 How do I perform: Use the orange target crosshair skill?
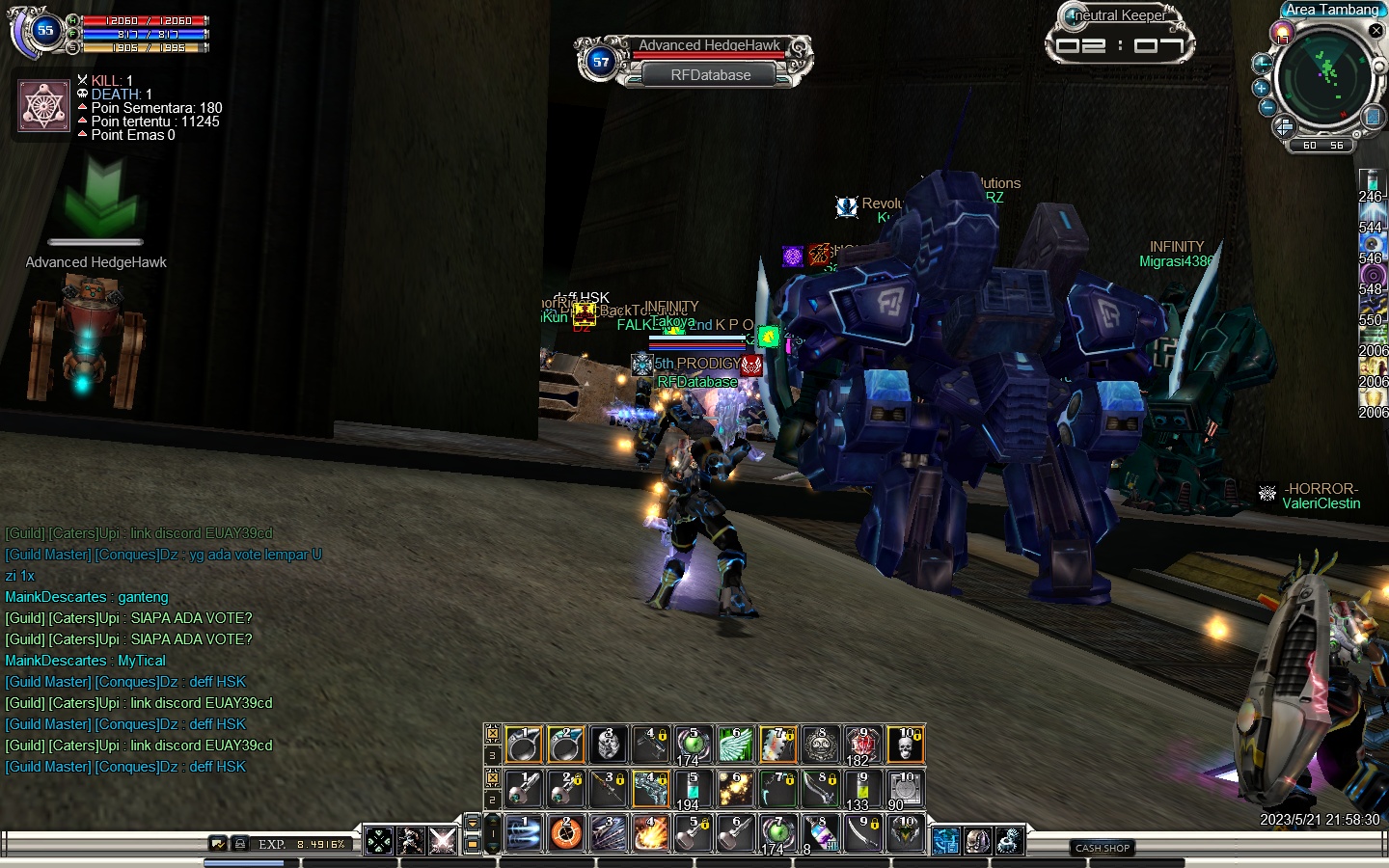pyautogui.click(x=566, y=834)
